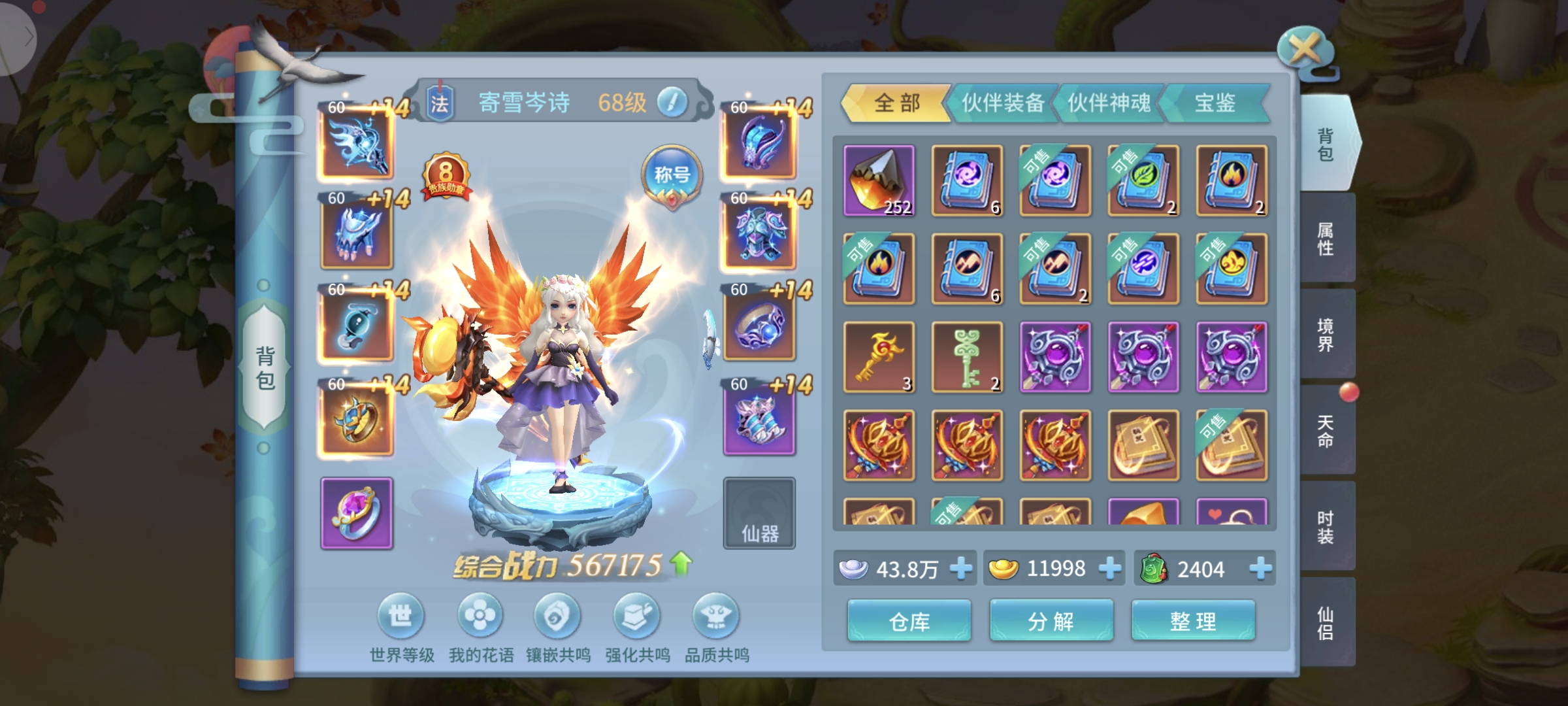Open the 属性 side tab
Viewport: 1568px width, 706px height.
pyautogui.click(x=1326, y=239)
